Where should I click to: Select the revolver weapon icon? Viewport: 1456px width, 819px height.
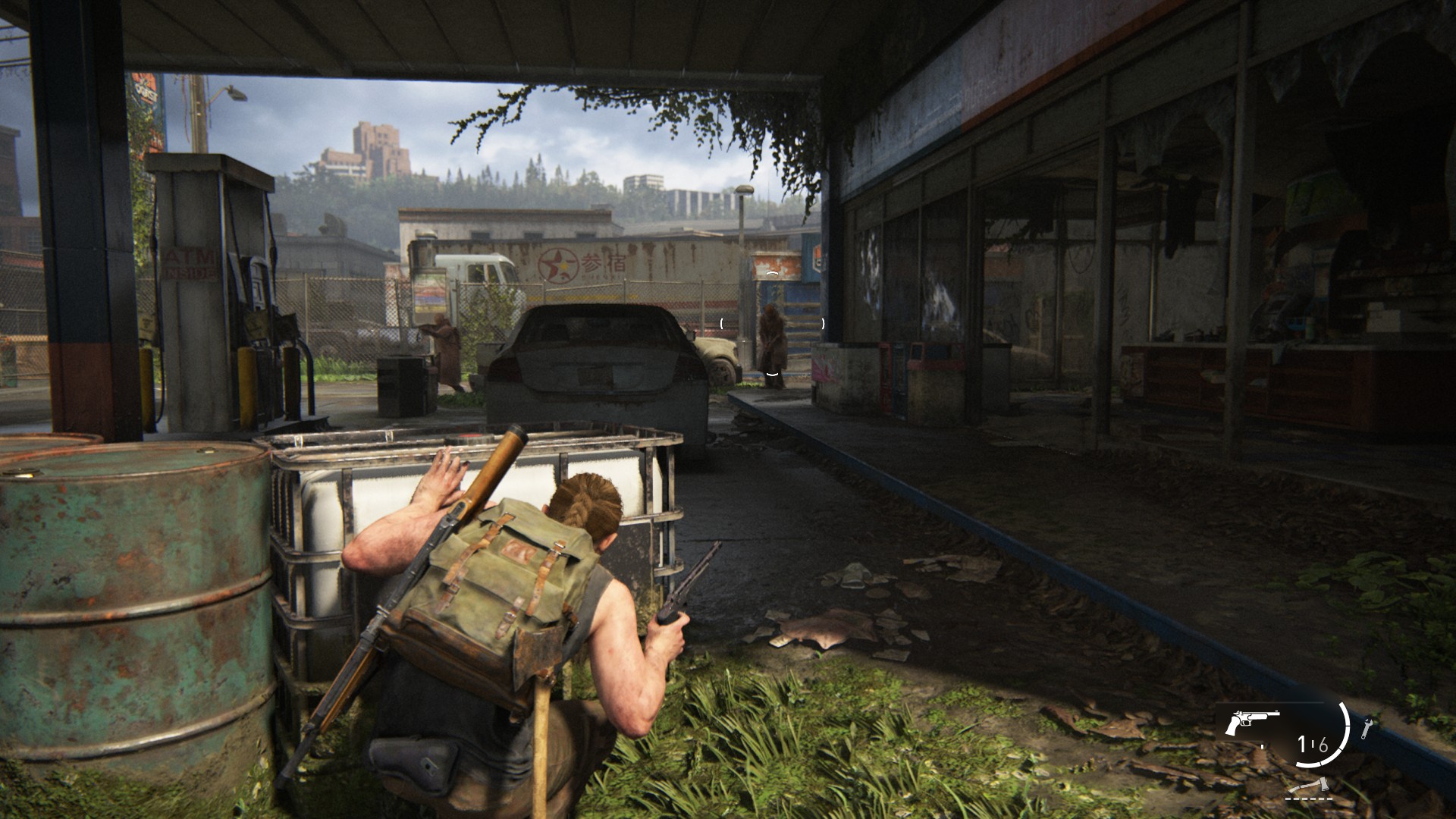[1251, 723]
